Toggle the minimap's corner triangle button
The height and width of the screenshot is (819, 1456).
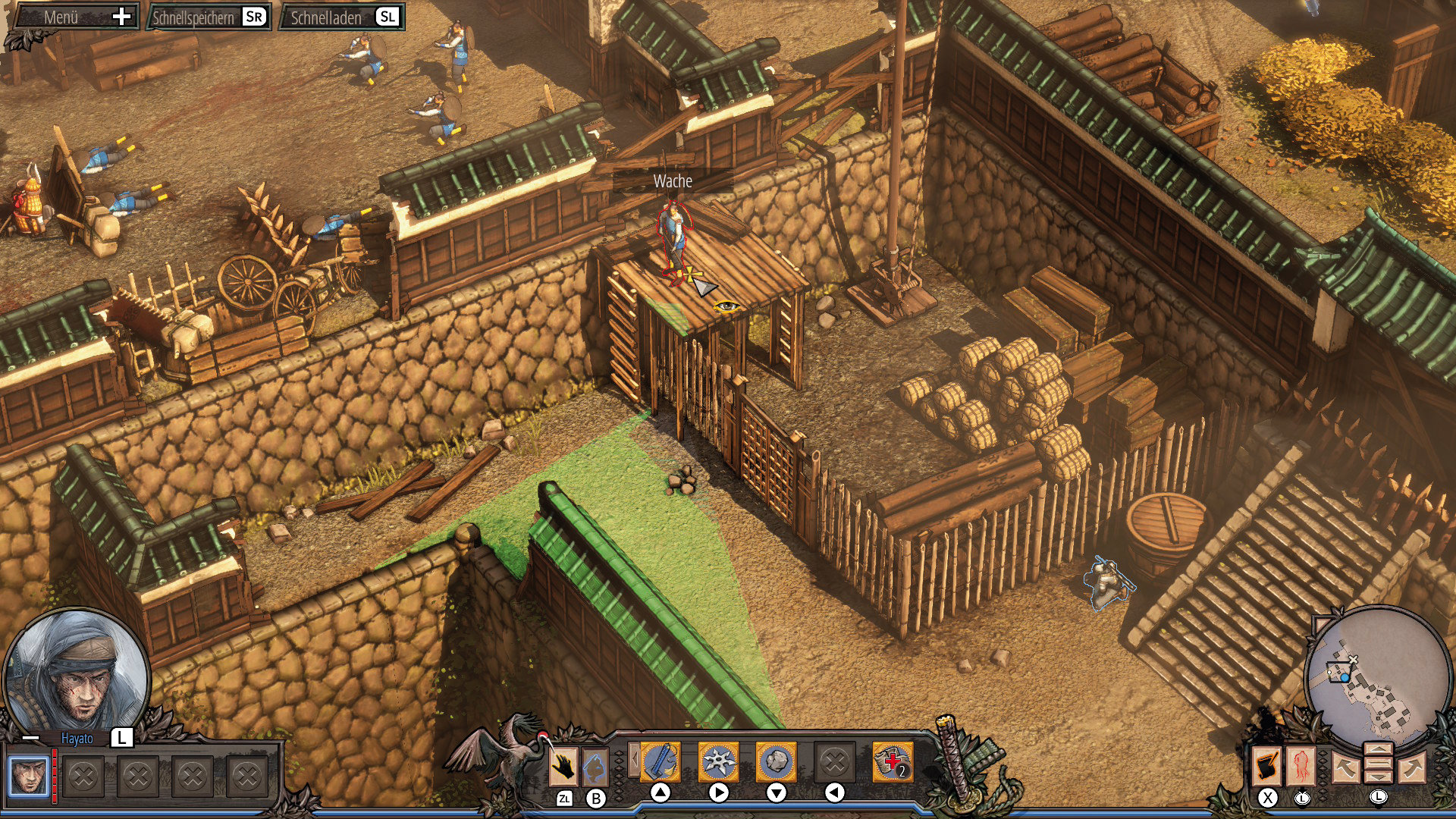1321,625
